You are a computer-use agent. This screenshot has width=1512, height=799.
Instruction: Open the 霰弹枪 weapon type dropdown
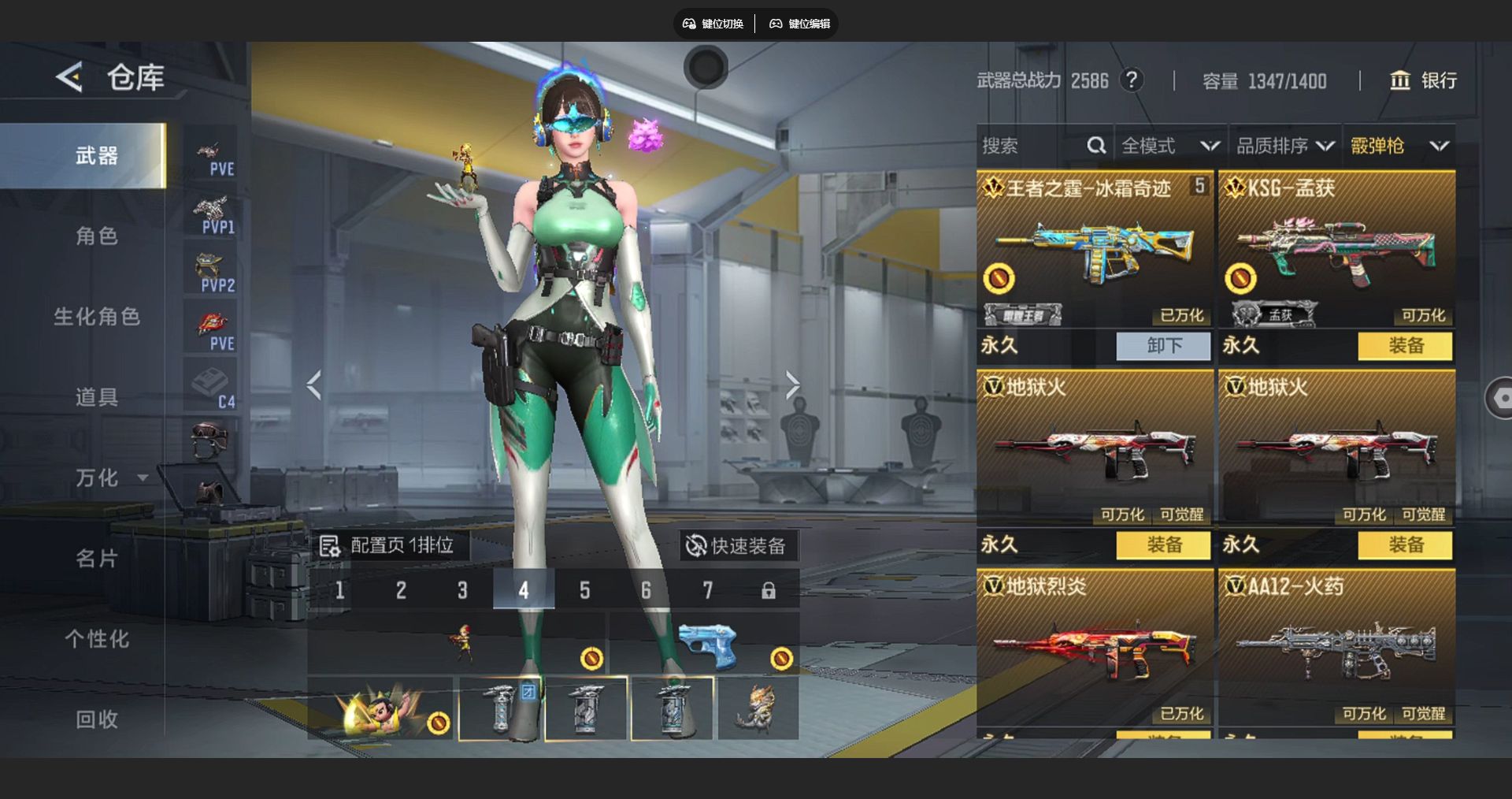point(1399,146)
